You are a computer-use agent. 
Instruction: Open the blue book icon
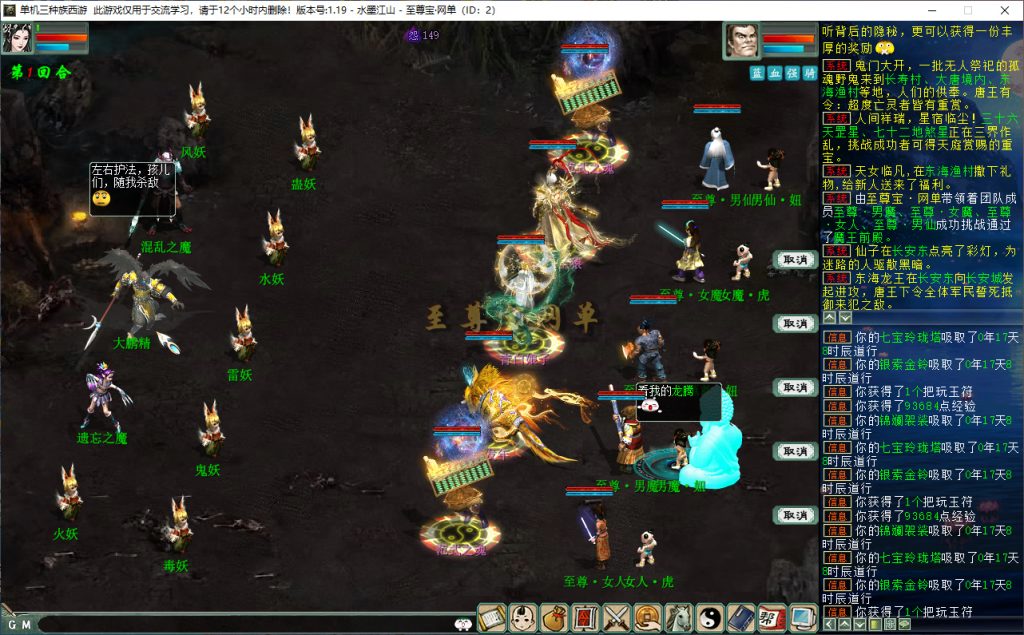click(740, 618)
